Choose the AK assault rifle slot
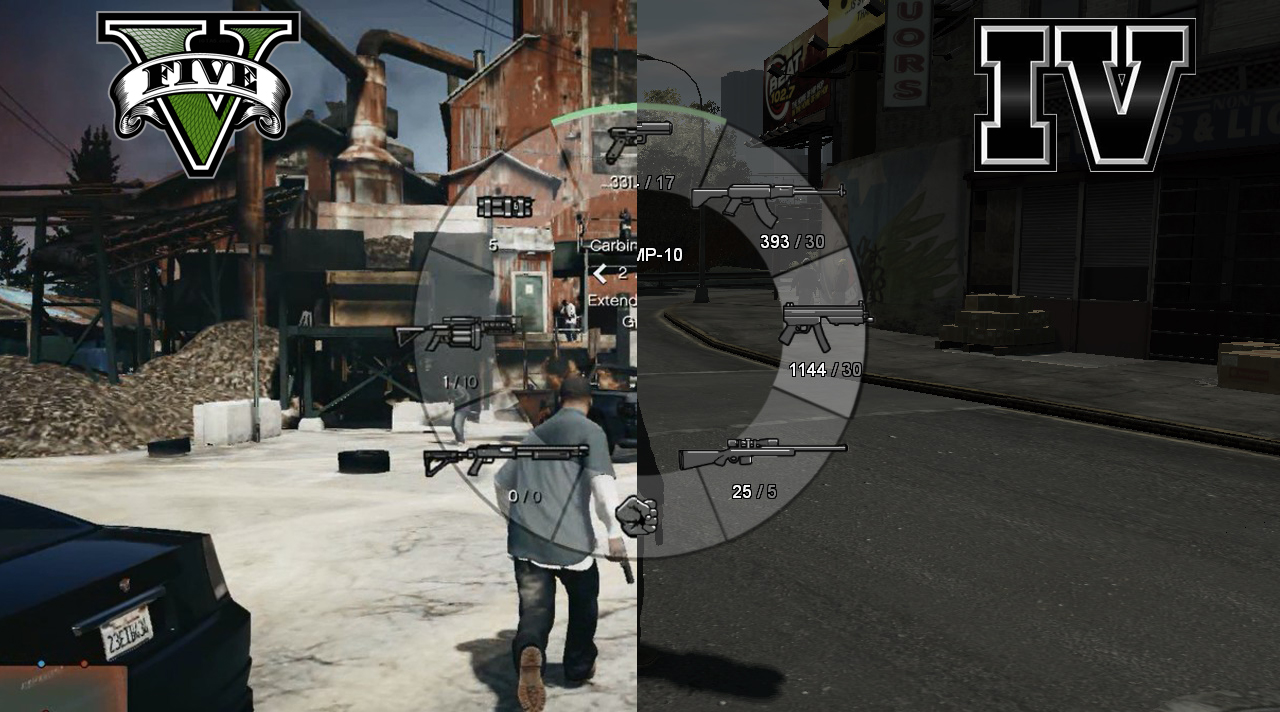Viewport: 1280px width, 712px height. pyautogui.click(x=767, y=199)
